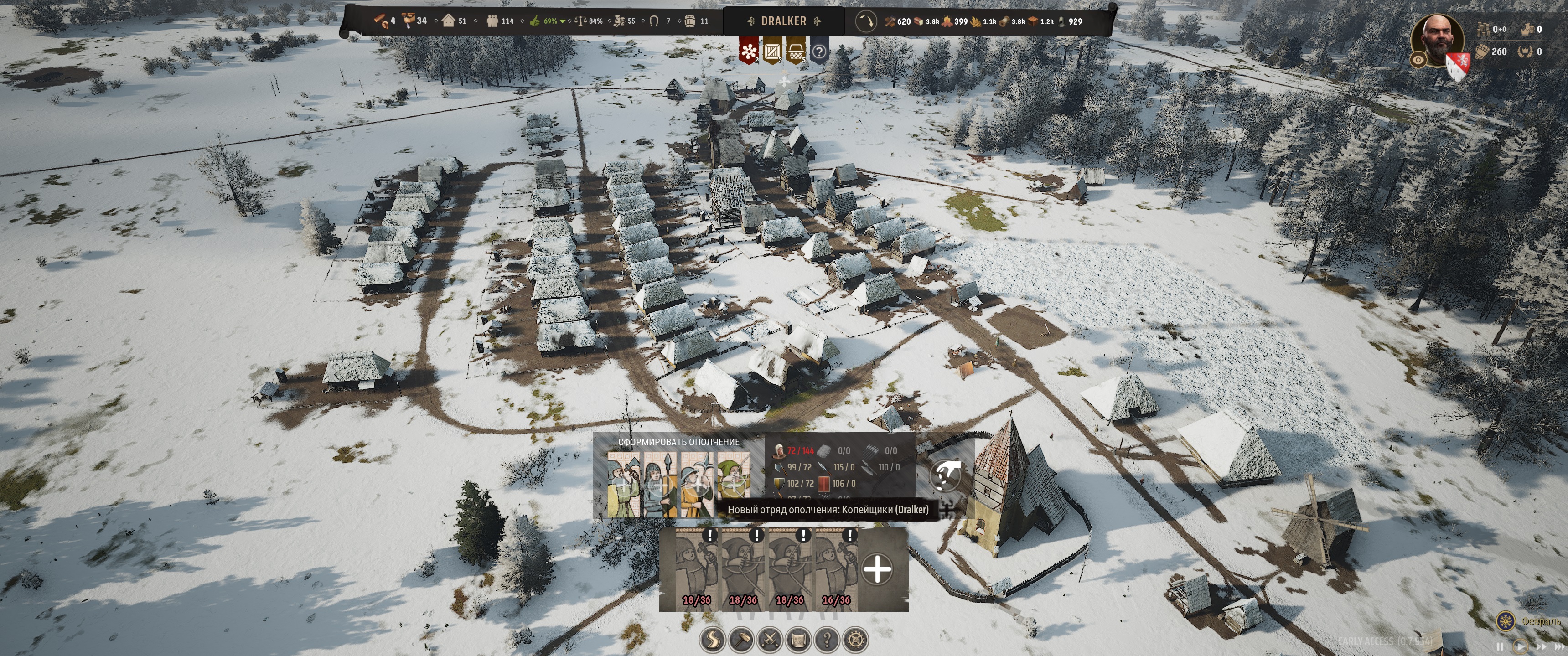
Task: Open the Dralker settlement name banner
Action: point(783,21)
